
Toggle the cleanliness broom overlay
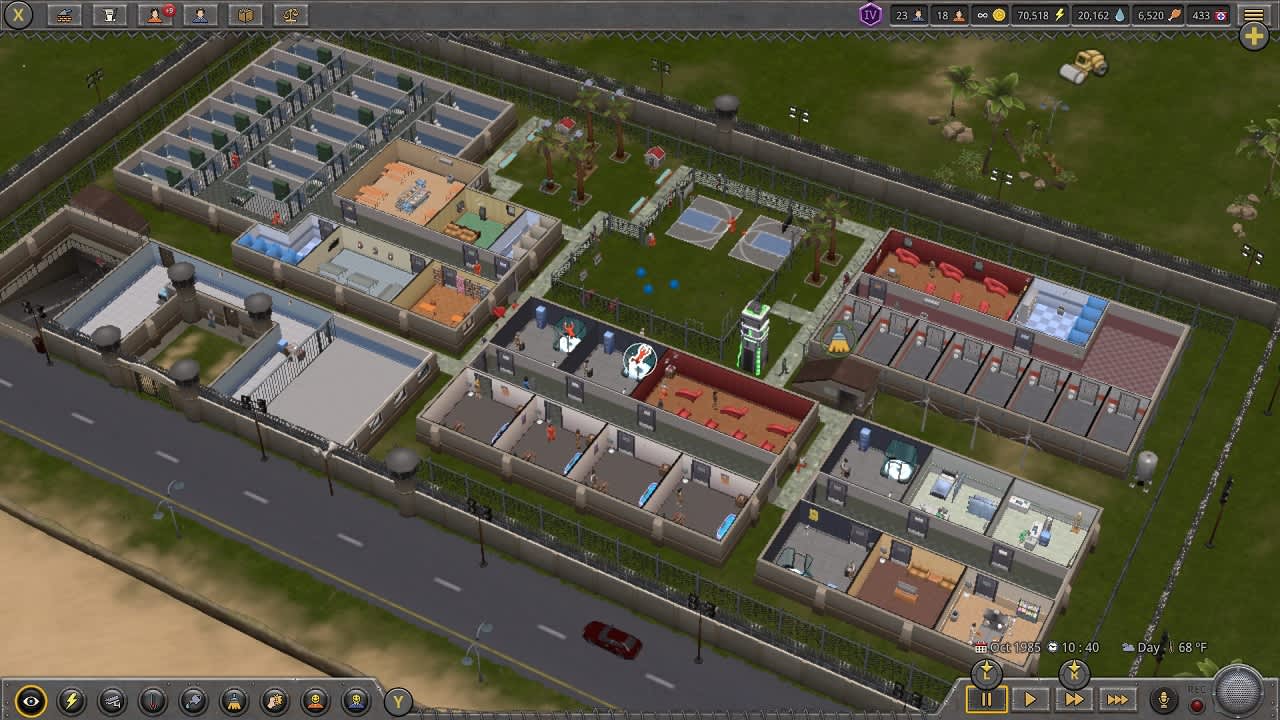click(233, 699)
